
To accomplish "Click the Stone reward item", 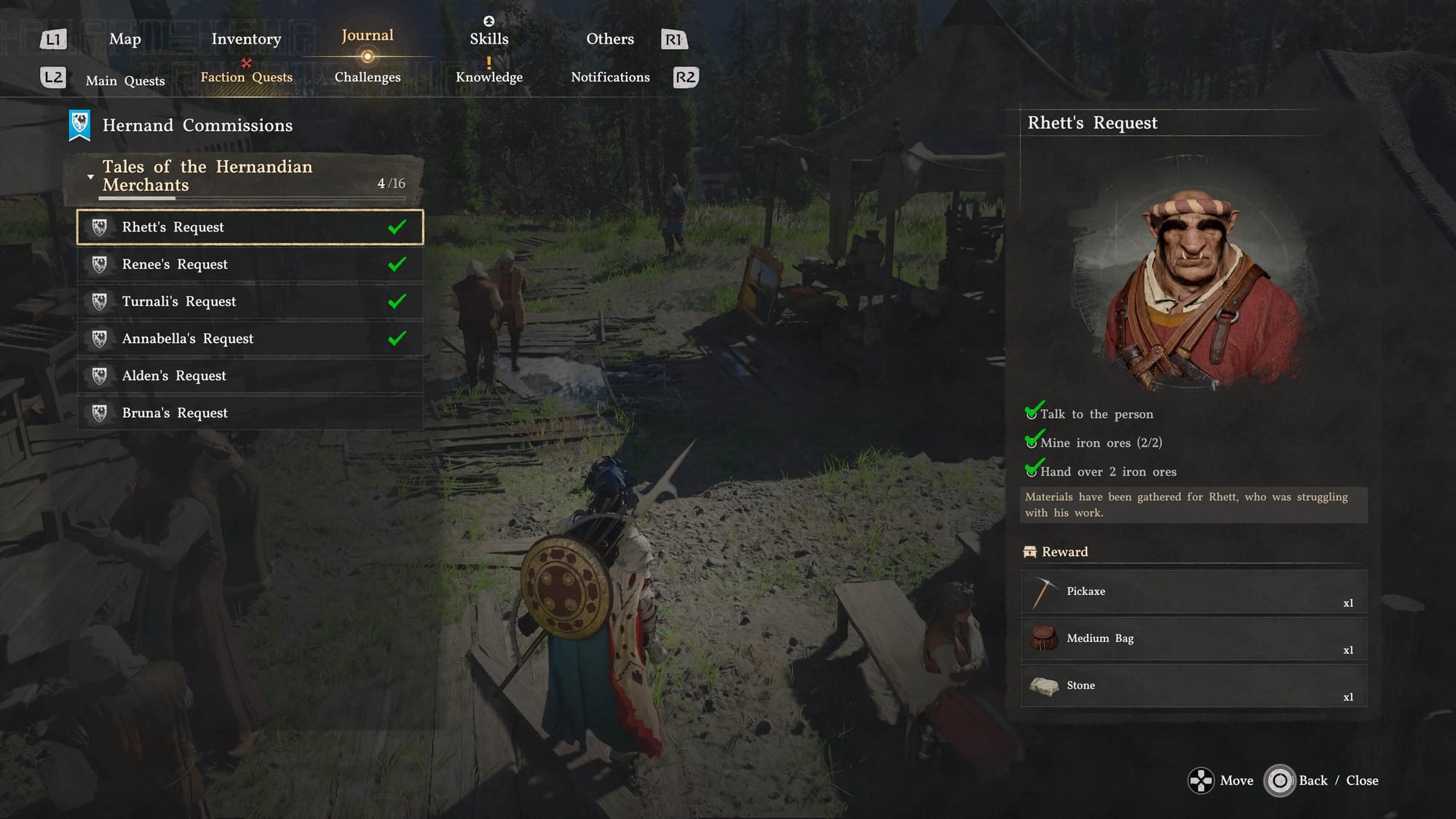I will click(1194, 686).
